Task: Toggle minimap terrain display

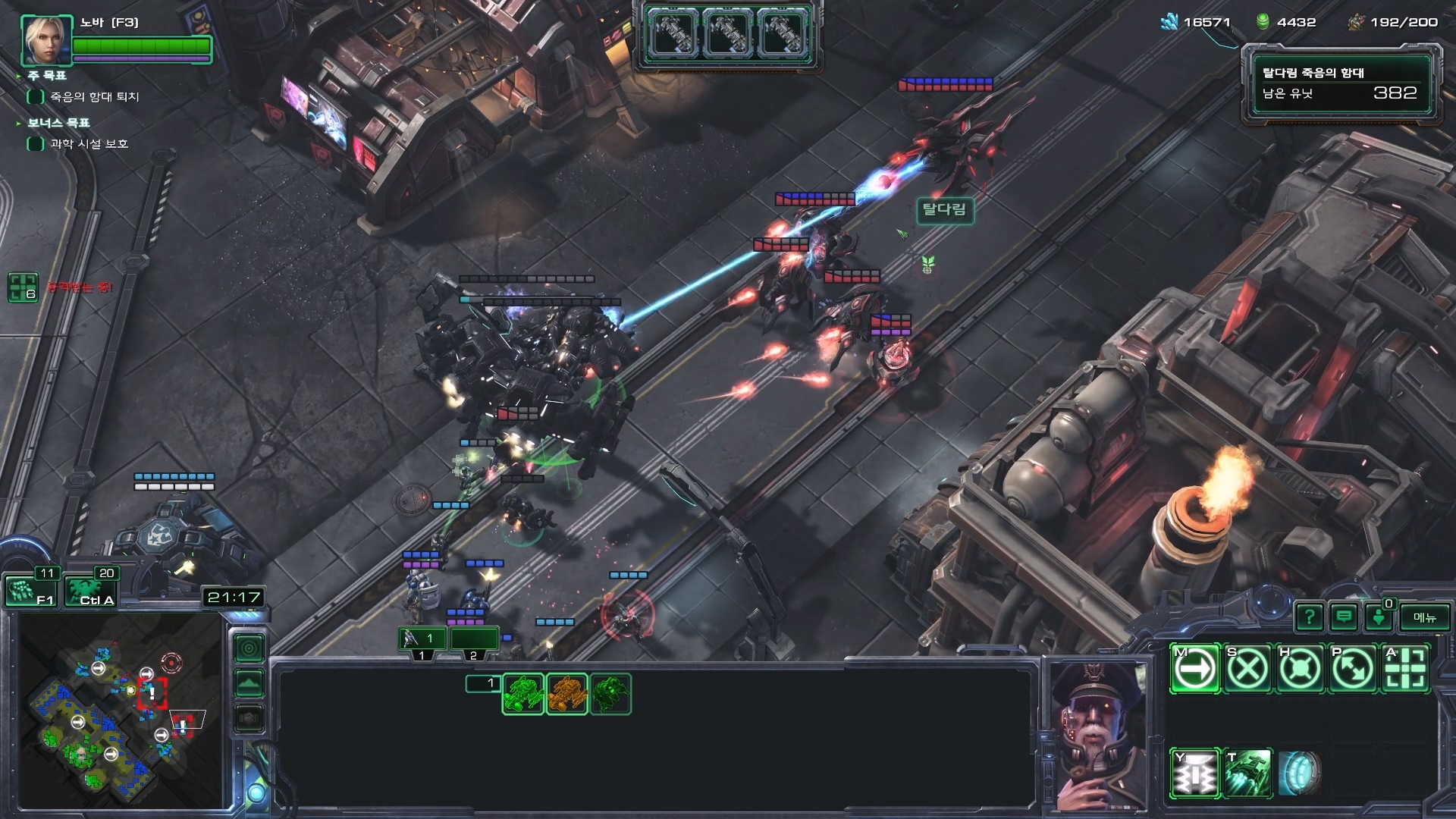Action: click(249, 683)
